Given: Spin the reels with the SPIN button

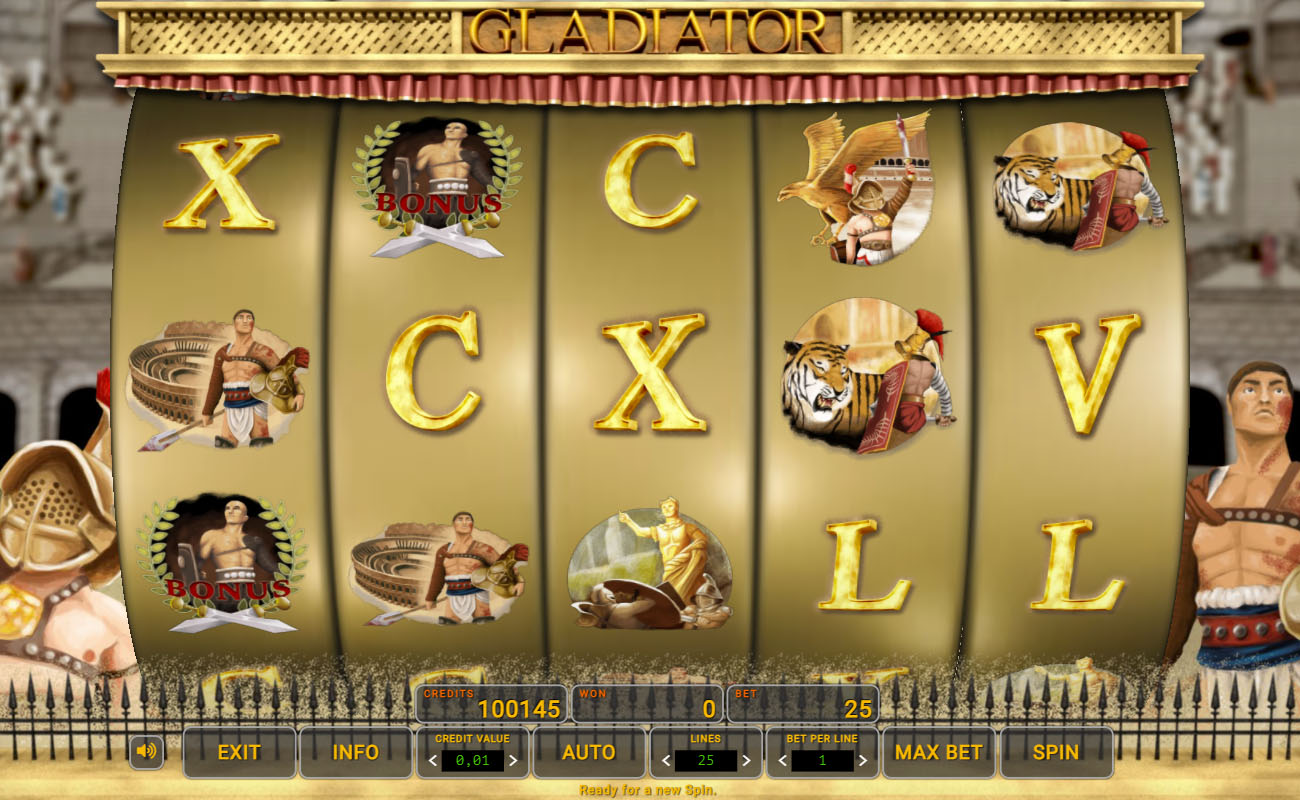Looking at the screenshot, I should coord(1056,752).
